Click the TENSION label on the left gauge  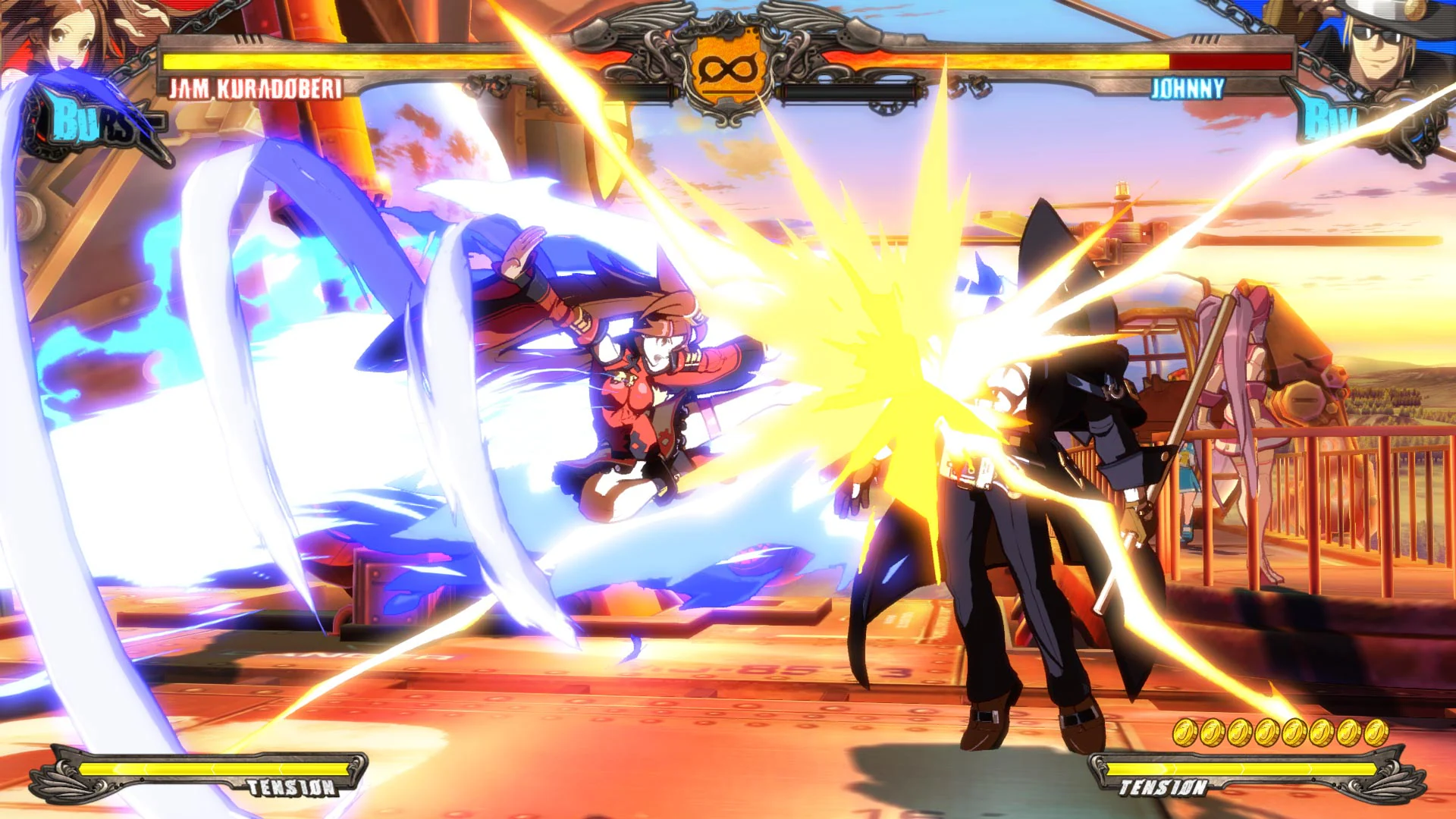click(x=292, y=787)
